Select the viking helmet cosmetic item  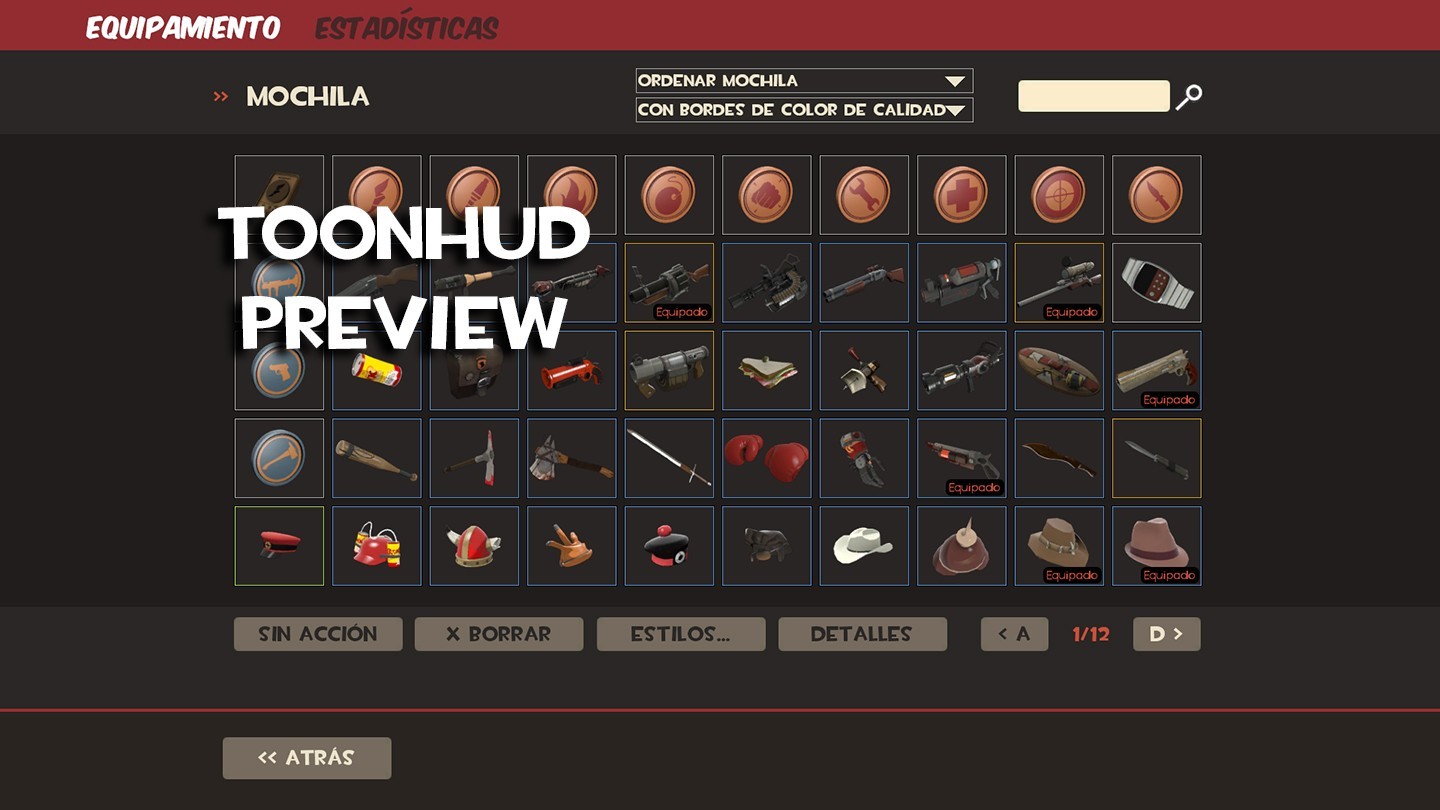(x=474, y=546)
